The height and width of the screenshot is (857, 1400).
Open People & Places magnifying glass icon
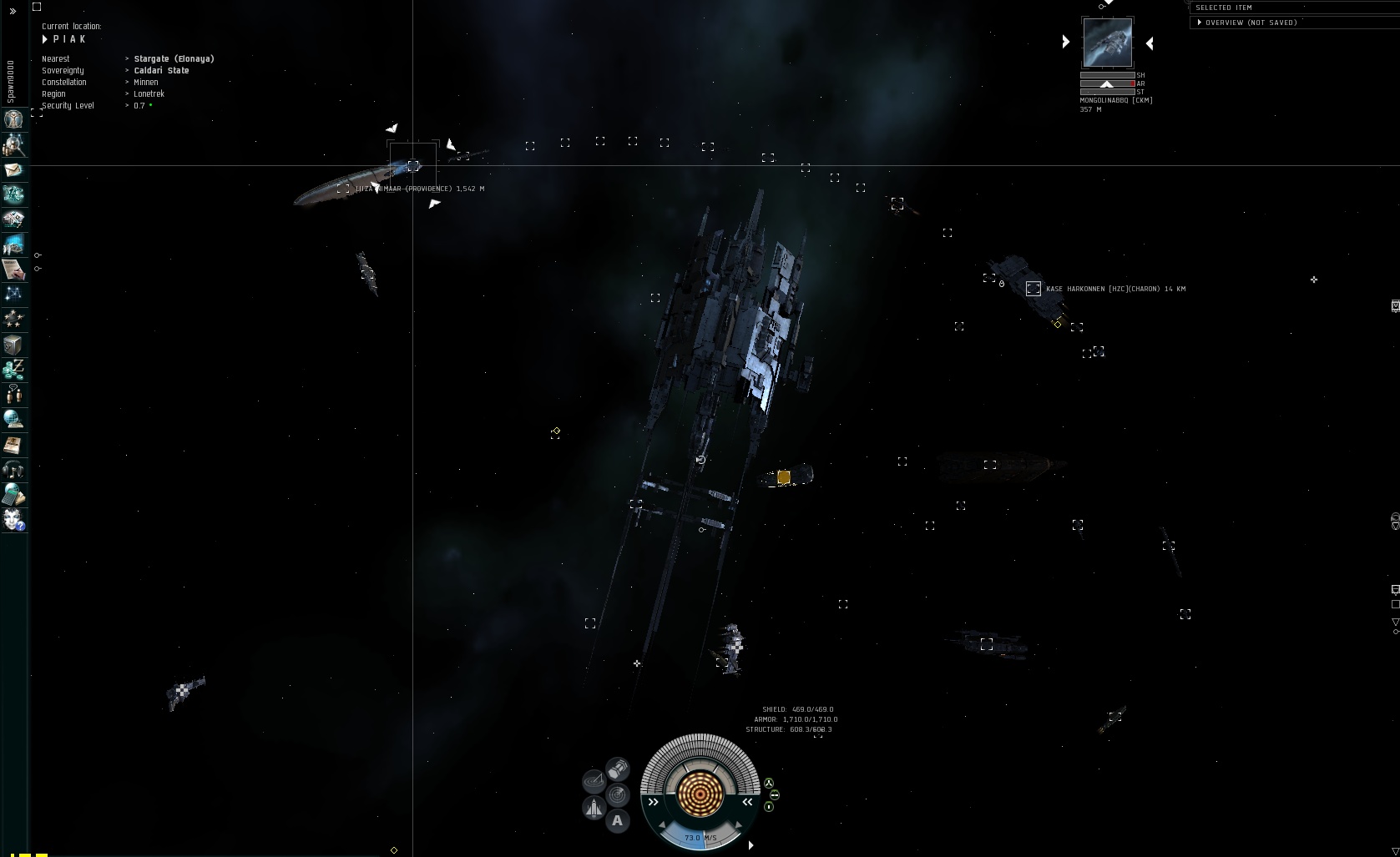click(13, 145)
